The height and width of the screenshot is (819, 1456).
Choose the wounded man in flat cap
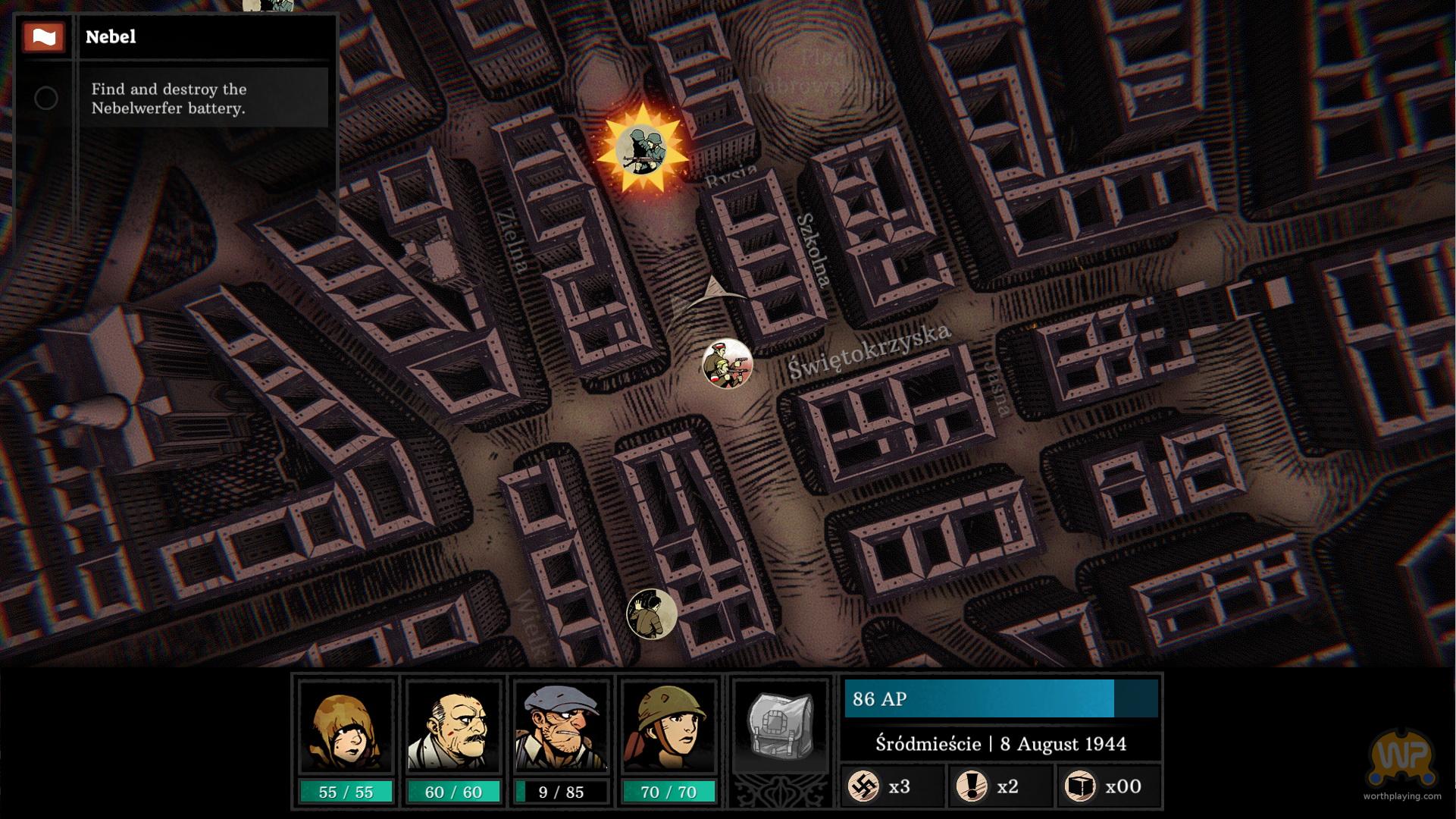click(561, 726)
